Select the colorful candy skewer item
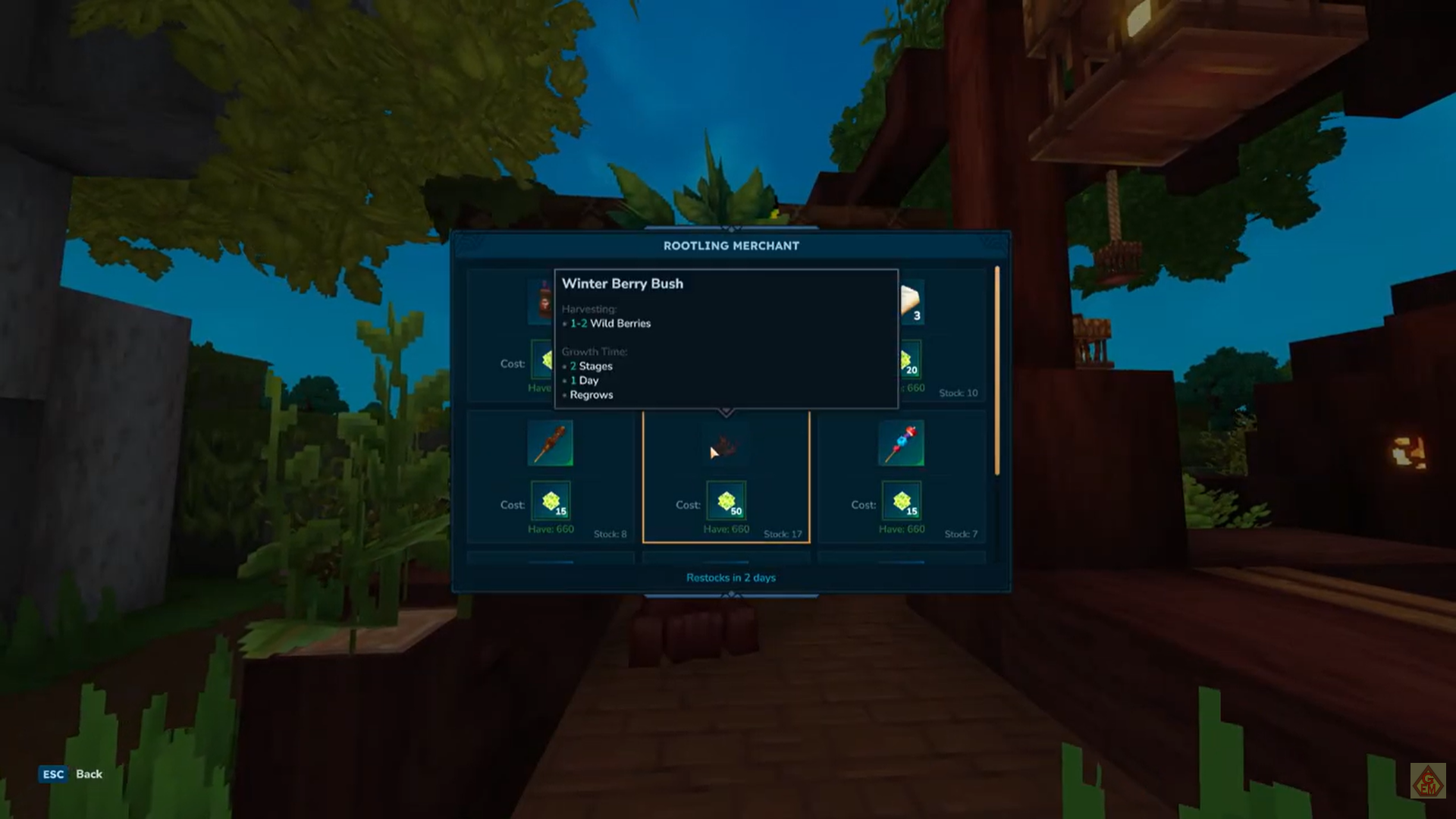Viewport: 1456px width, 819px height. coord(901,444)
